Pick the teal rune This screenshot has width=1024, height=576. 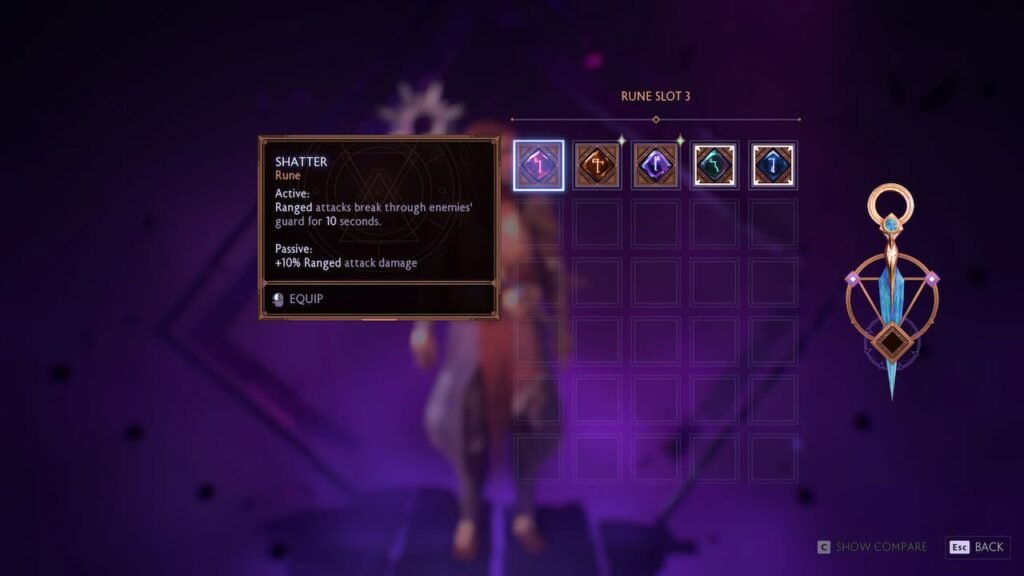click(715, 165)
